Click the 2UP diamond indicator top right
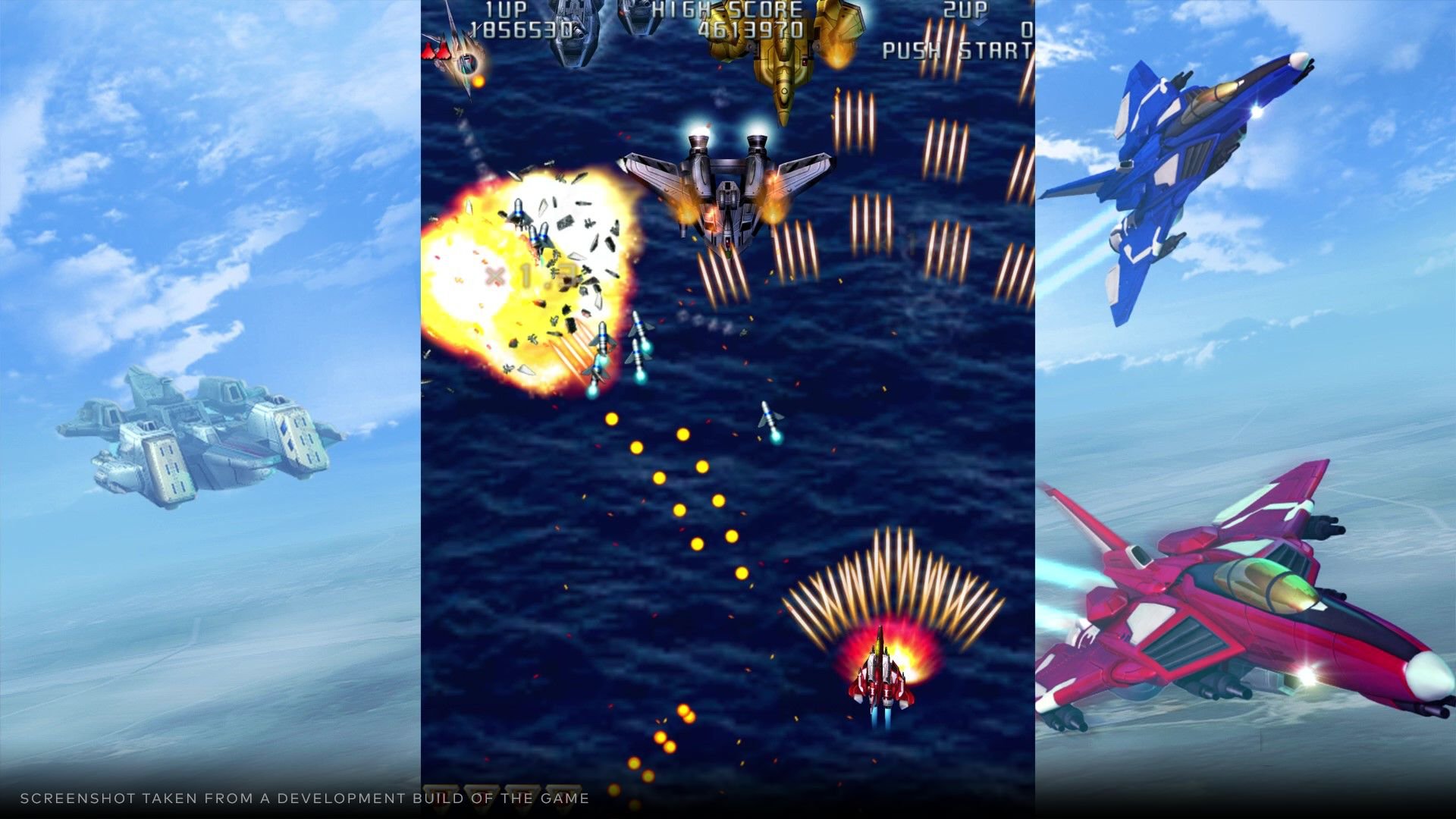The height and width of the screenshot is (819, 1456). click(x=978, y=23)
